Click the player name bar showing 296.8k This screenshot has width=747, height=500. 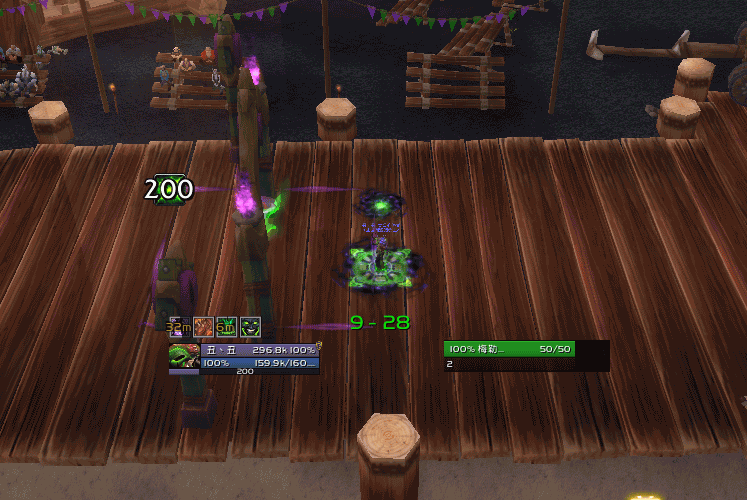pos(260,350)
